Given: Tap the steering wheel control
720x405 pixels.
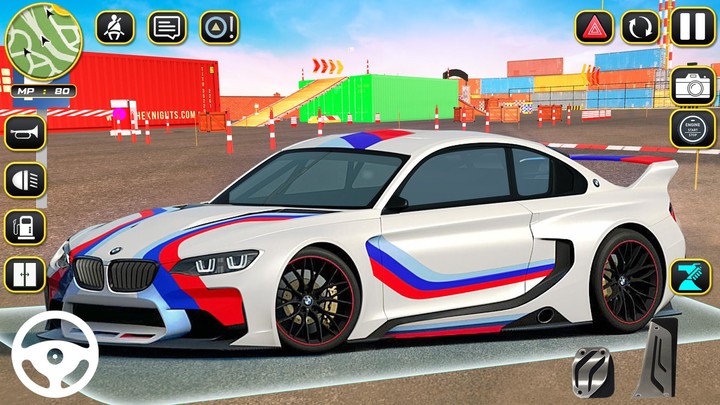Looking at the screenshot, I should point(55,354).
